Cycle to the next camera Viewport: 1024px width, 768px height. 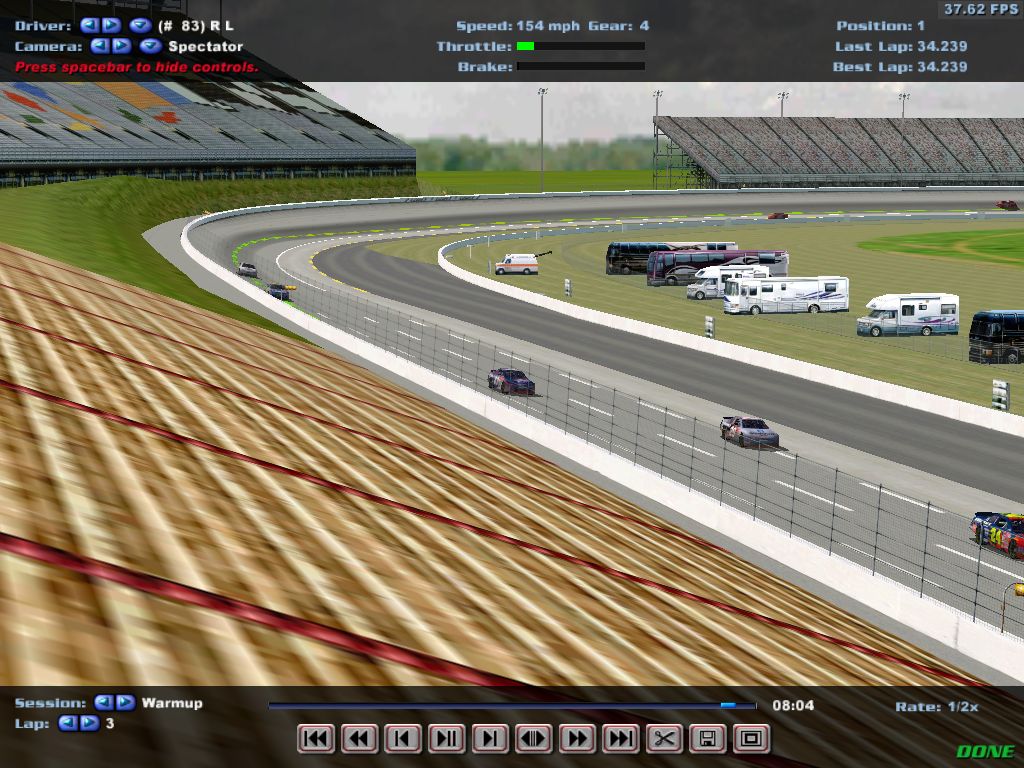tap(121, 46)
